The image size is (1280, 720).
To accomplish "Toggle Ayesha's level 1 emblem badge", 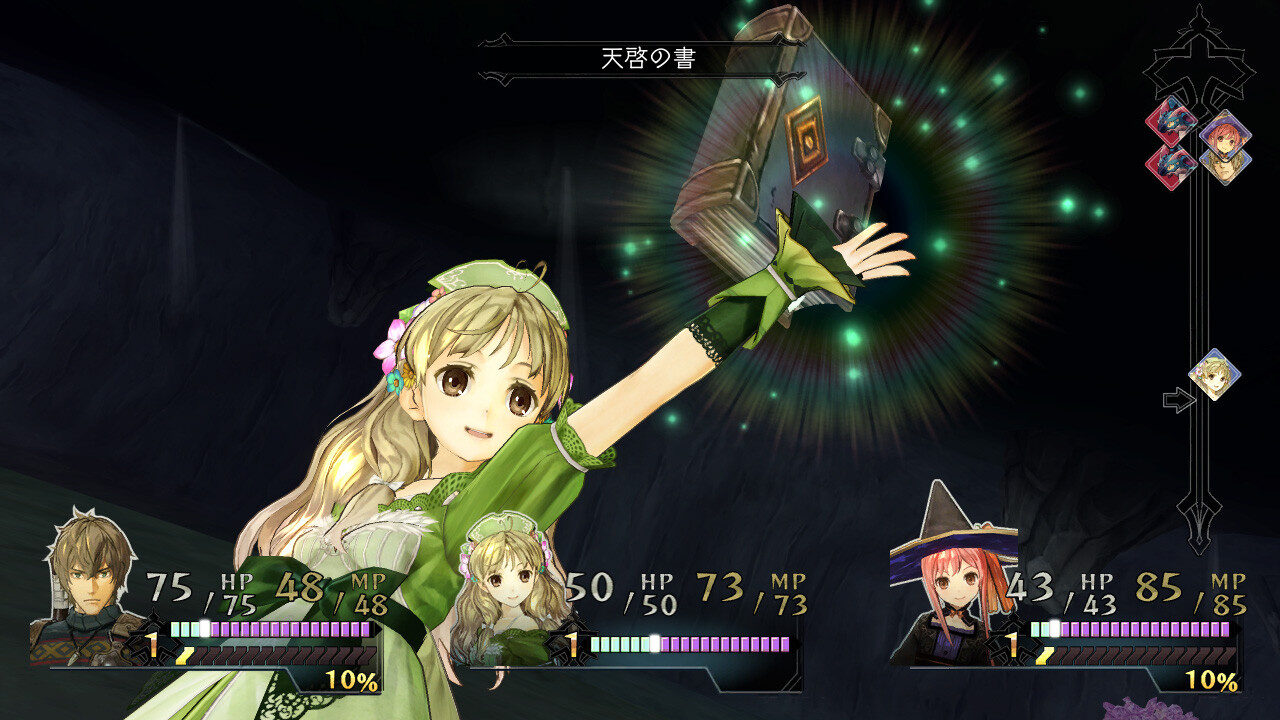I will pyautogui.click(x=570, y=645).
